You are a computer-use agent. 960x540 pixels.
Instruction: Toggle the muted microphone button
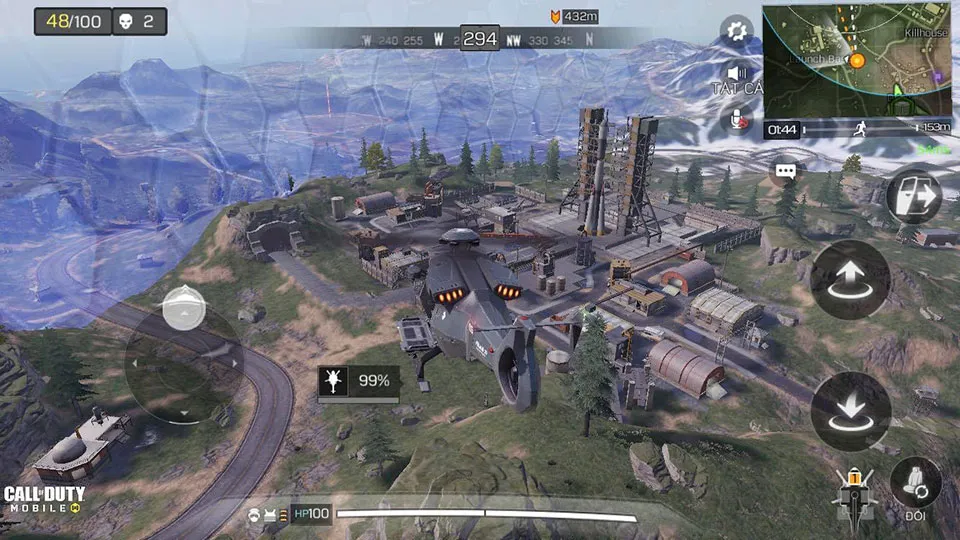point(738,119)
